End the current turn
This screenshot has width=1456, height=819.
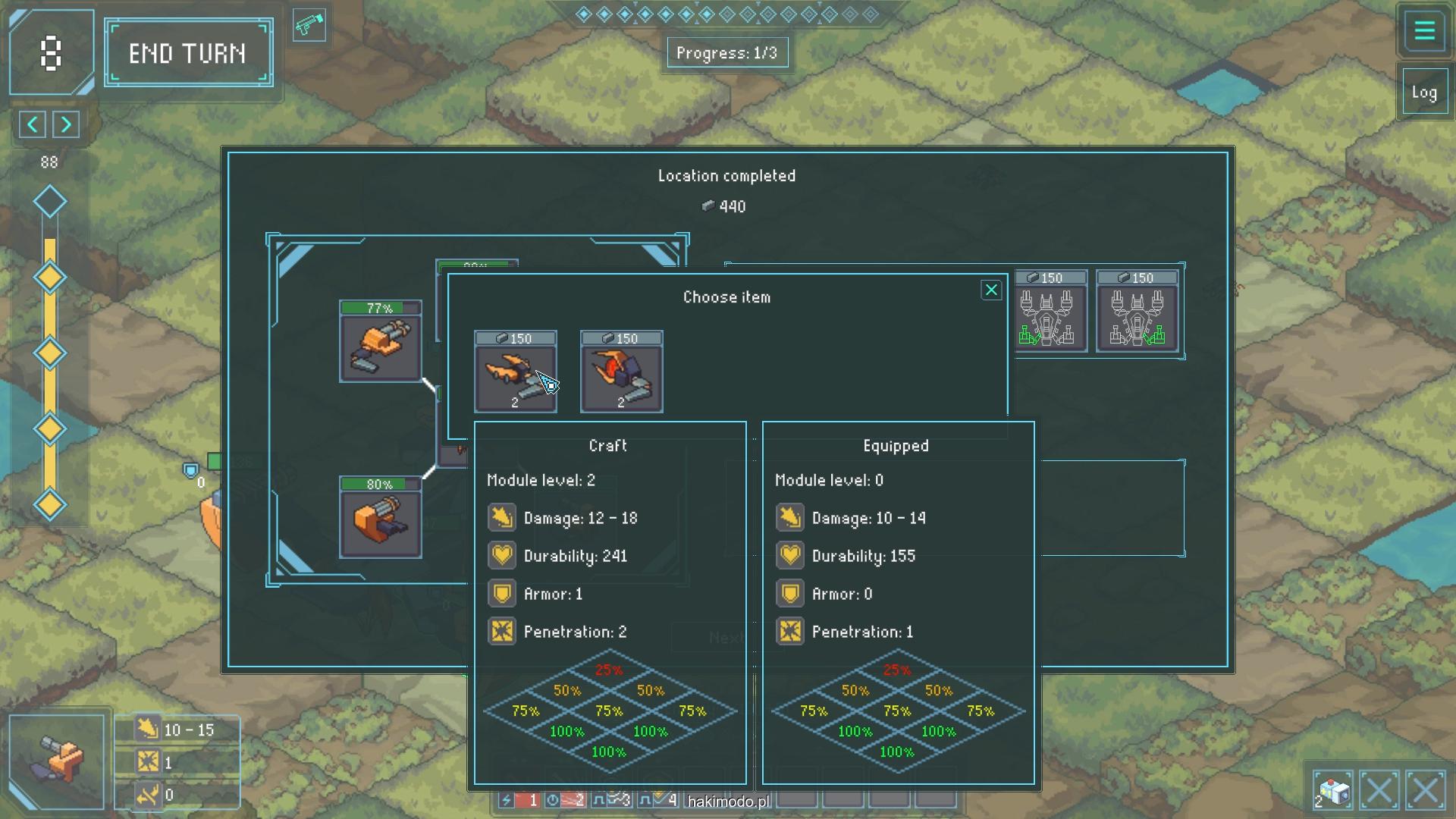click(x=188, y=53)
